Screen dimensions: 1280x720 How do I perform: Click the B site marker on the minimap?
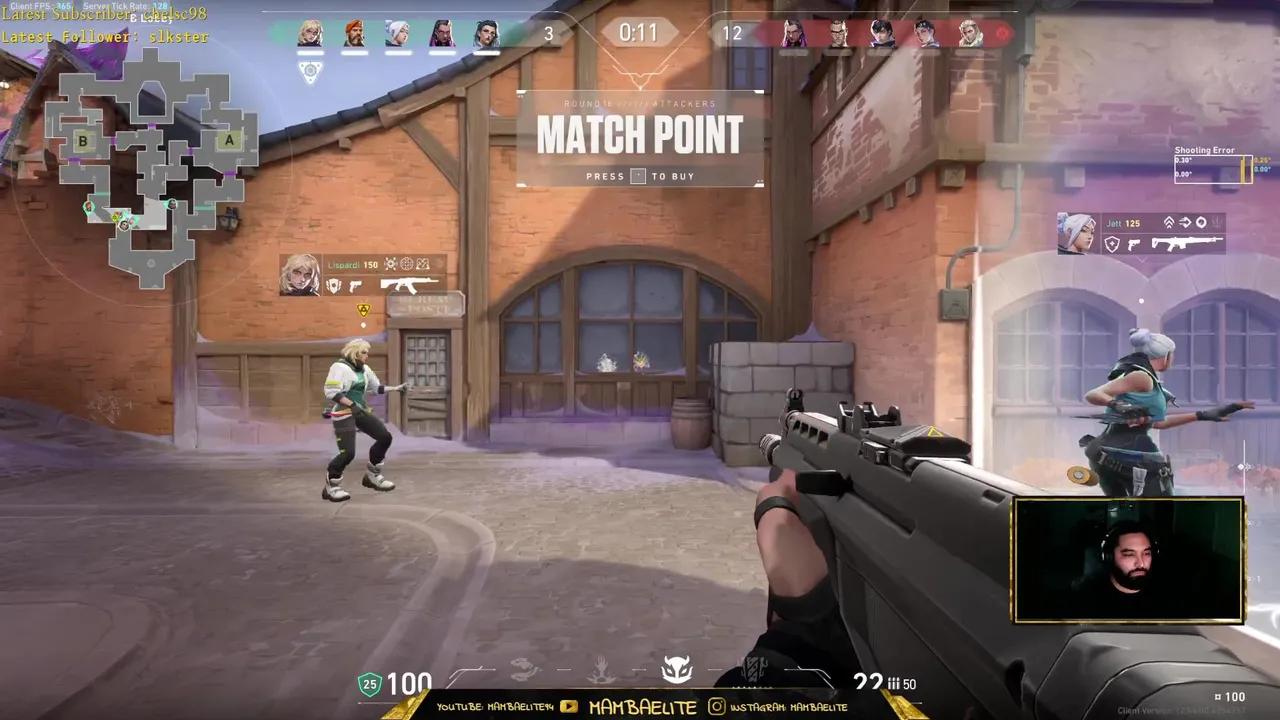click(82, 141)
